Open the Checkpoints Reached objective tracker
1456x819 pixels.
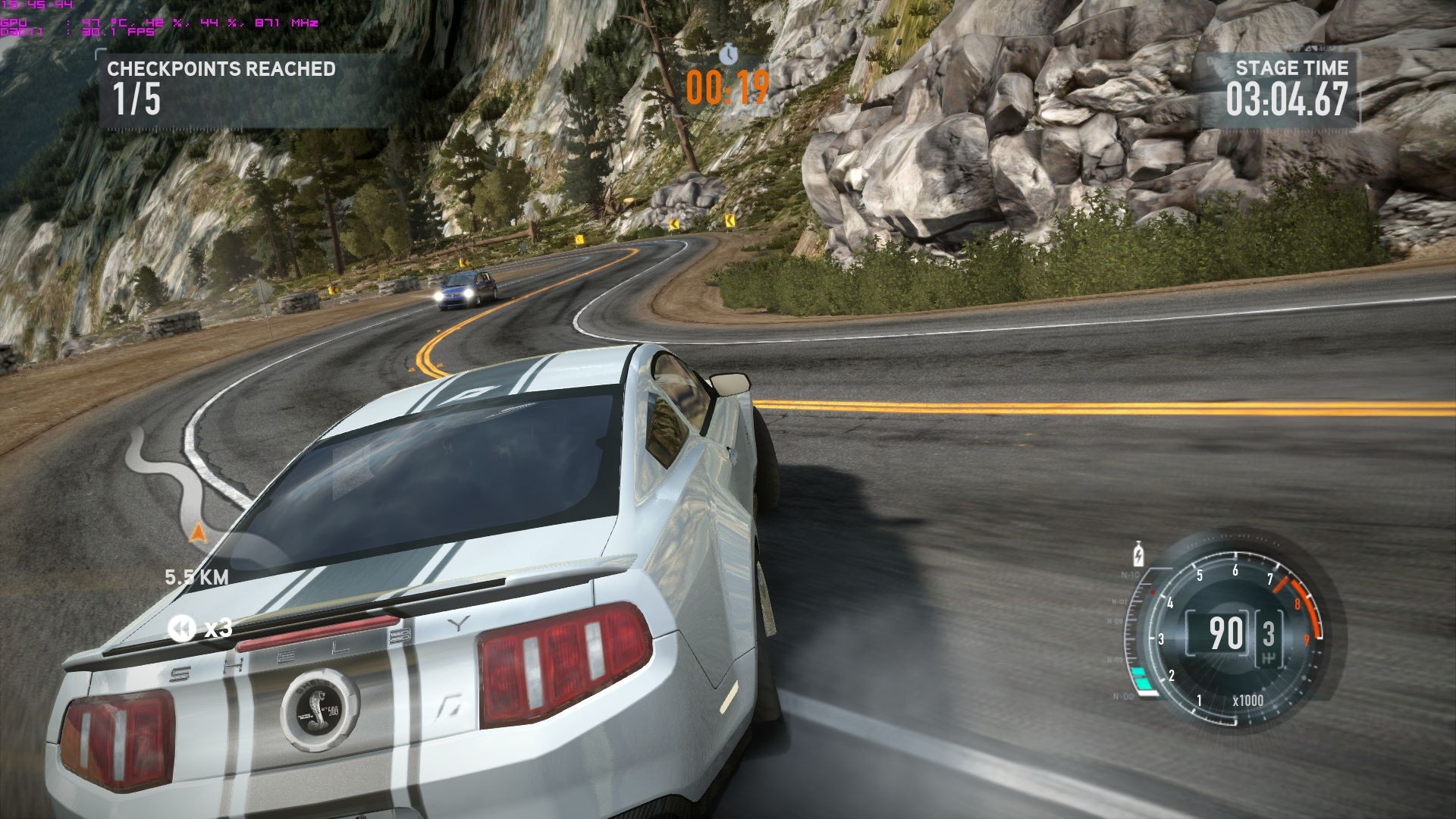221,89
